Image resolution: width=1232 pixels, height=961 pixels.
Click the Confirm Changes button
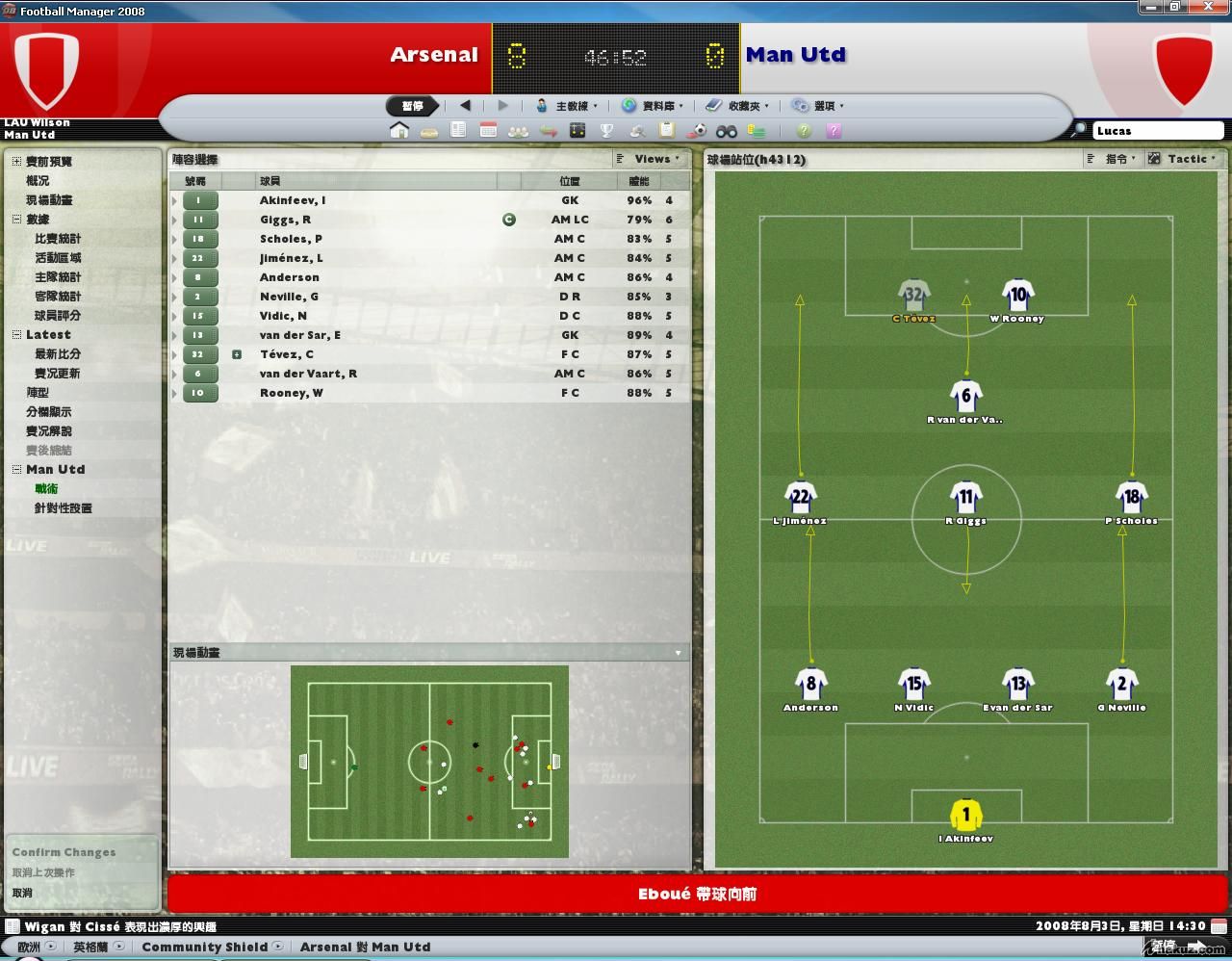[x=64, y=852]
